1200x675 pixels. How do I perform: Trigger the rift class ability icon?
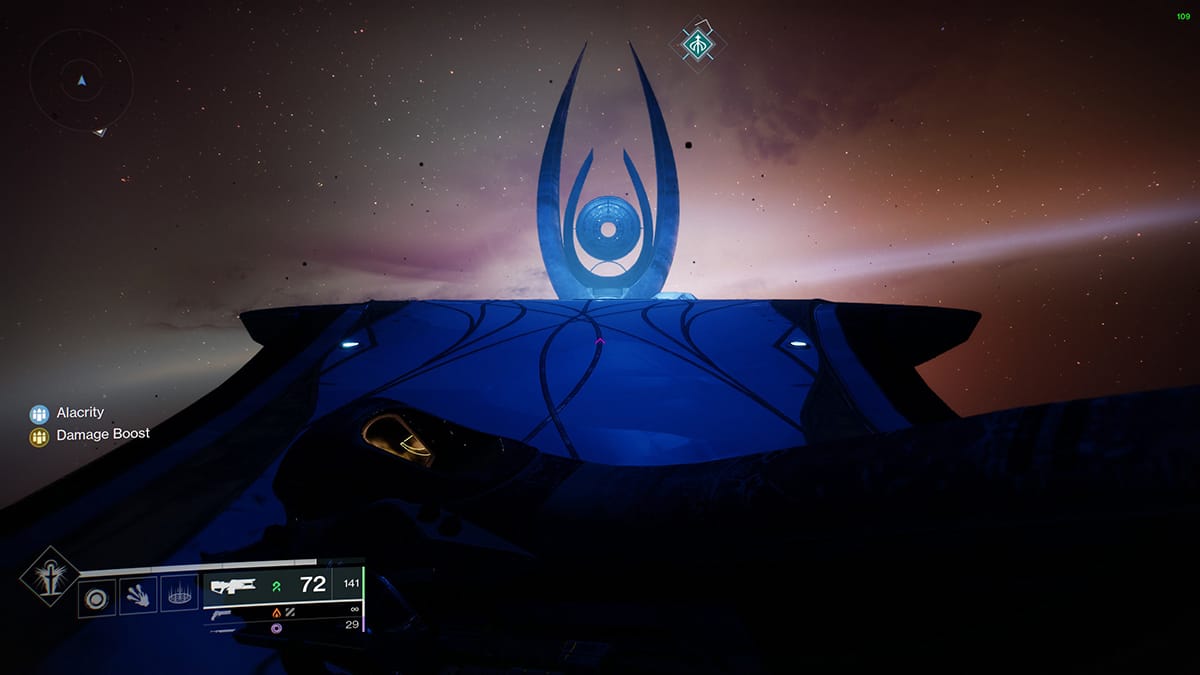coord(180,596)
